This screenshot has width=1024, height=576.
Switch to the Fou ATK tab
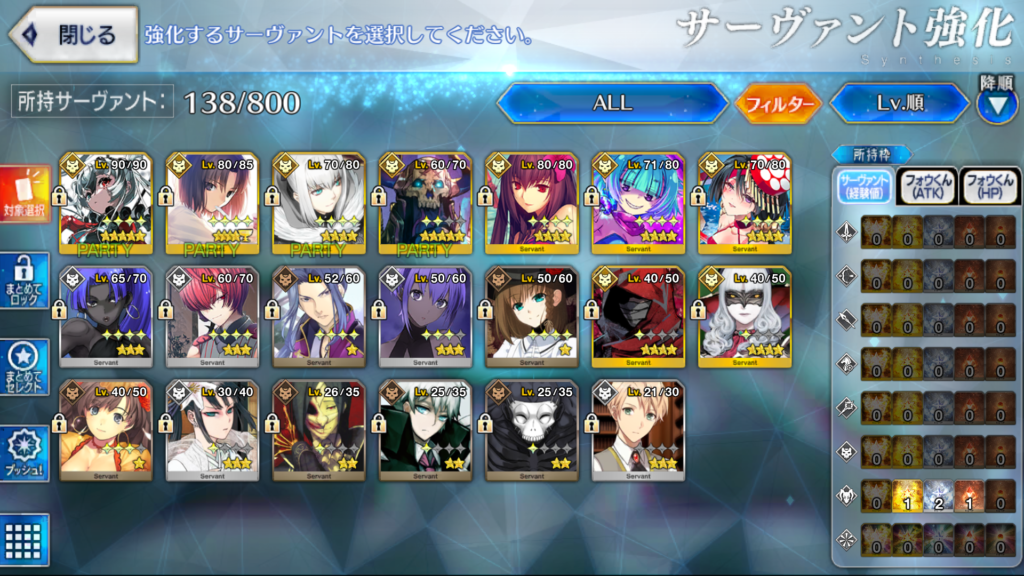pos(927,186)
